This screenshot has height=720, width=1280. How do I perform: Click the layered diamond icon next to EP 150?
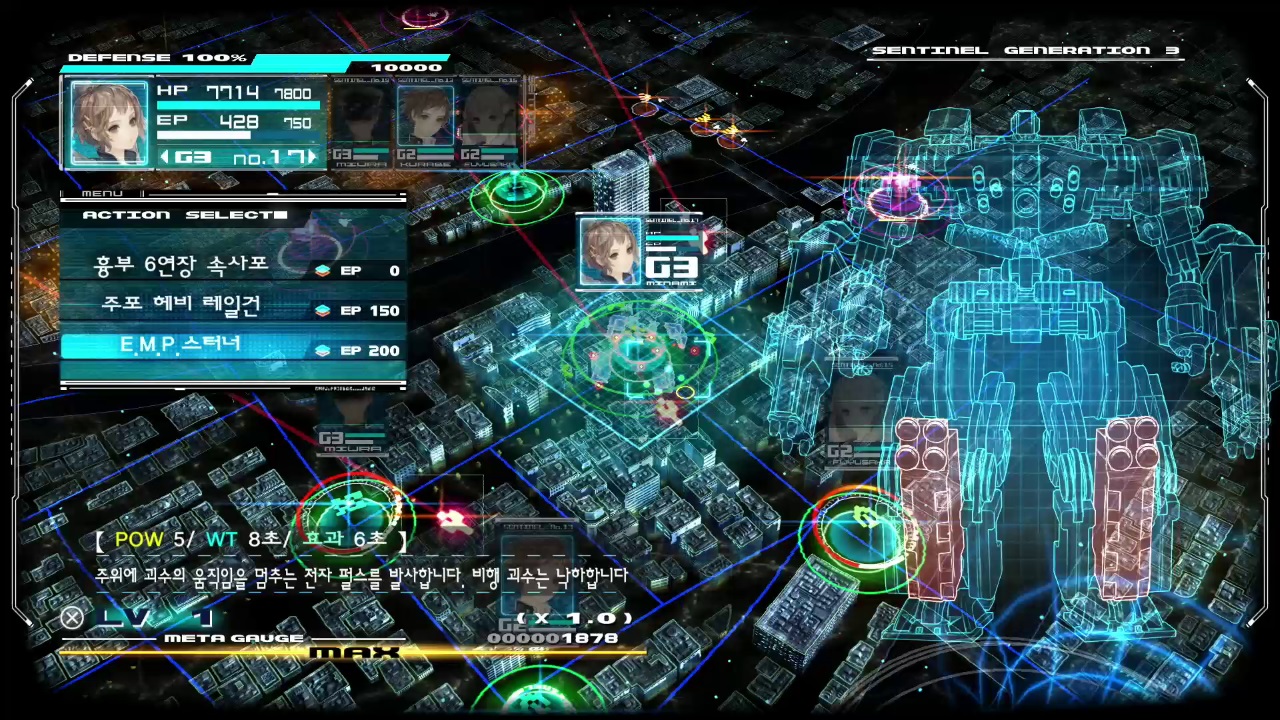tap(323, 310)
